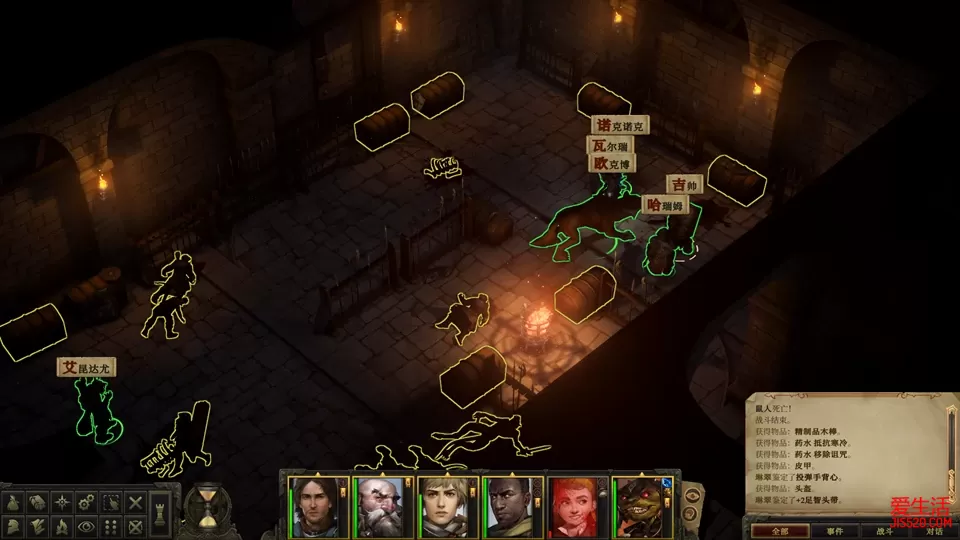Switch the log to the 战斗 tab

(x=884, y=530)
